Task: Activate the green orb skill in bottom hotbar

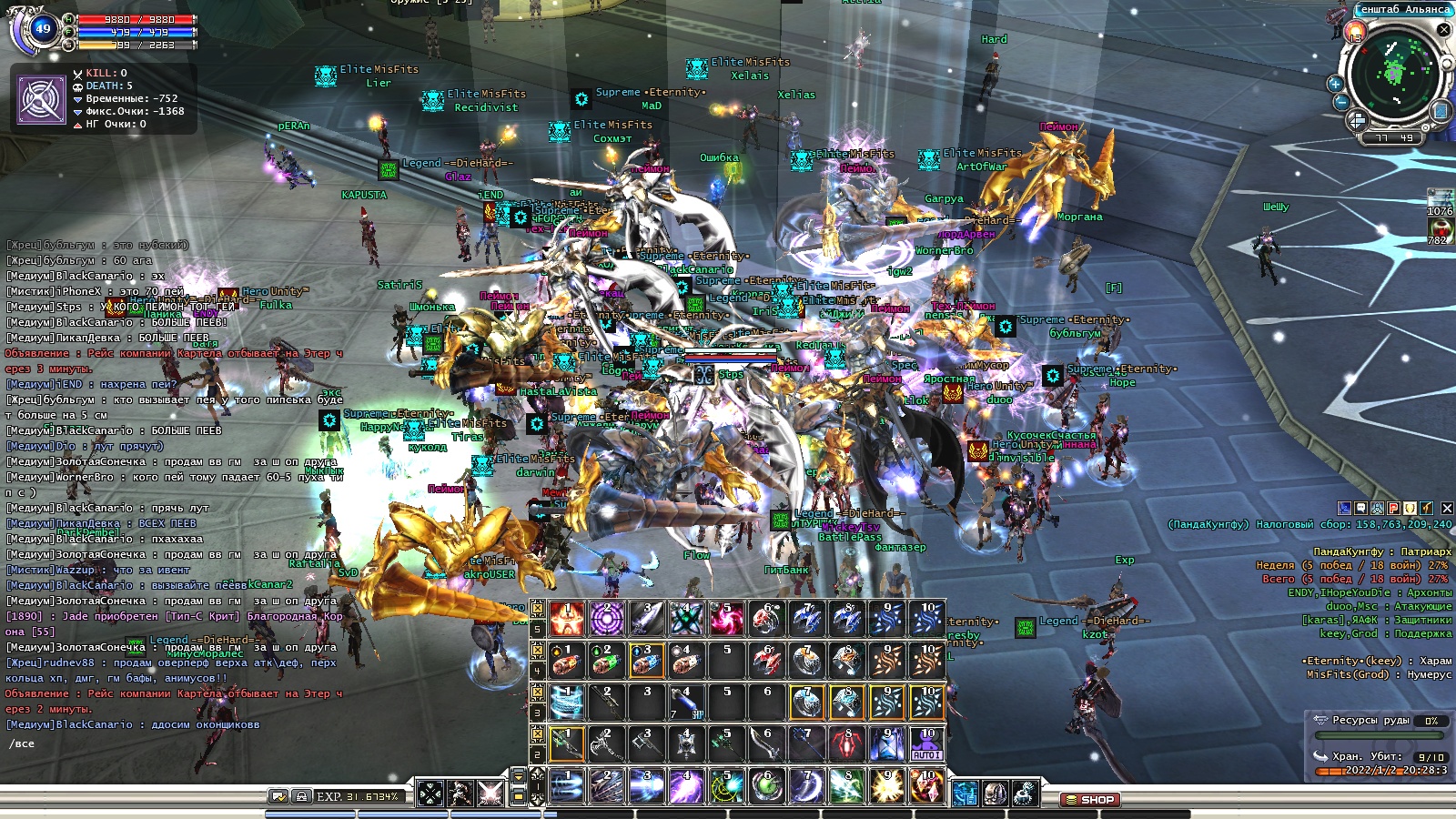Action: [766, 786]
